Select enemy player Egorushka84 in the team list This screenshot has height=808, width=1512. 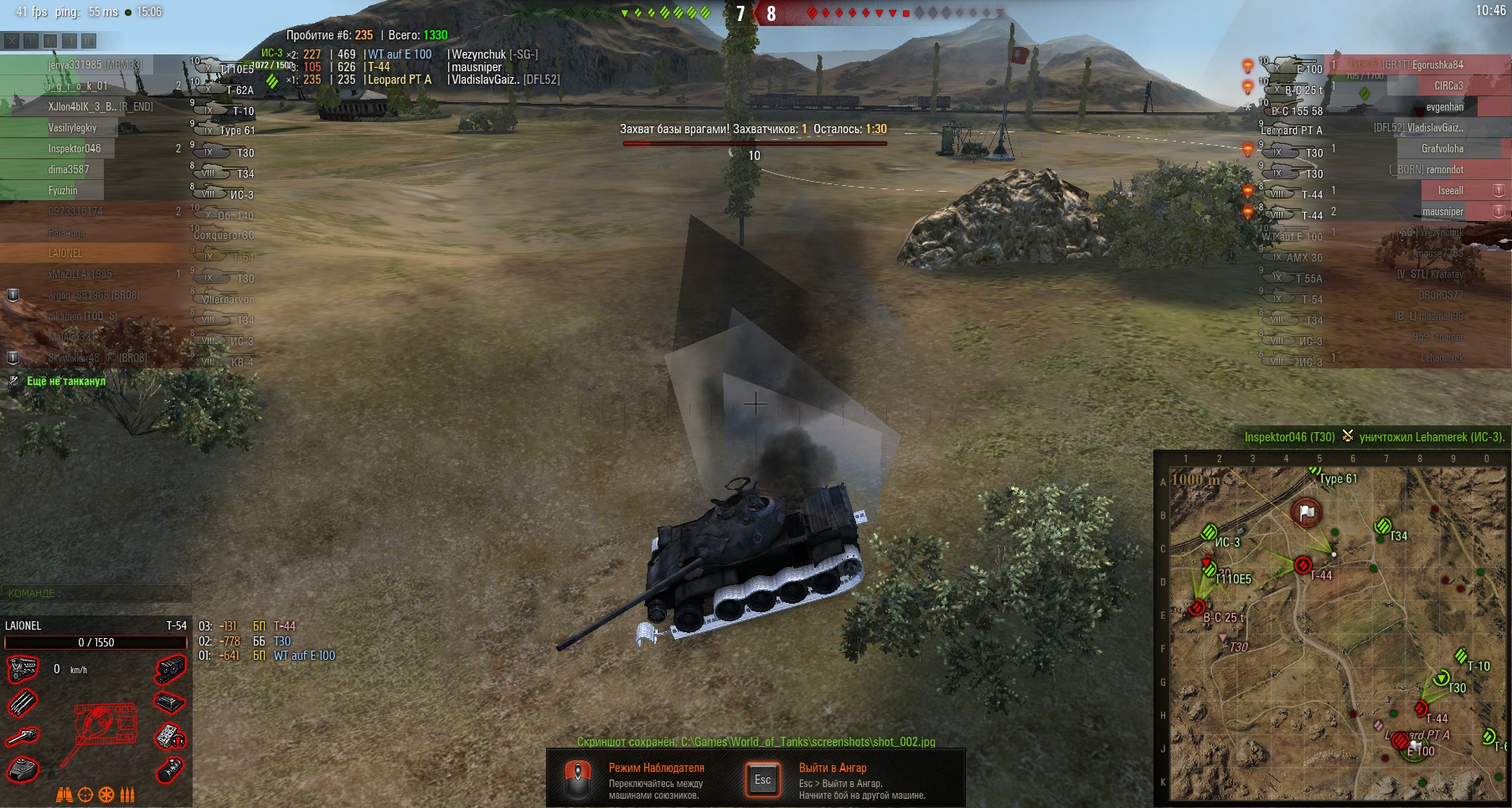(x=1437, y=65)
